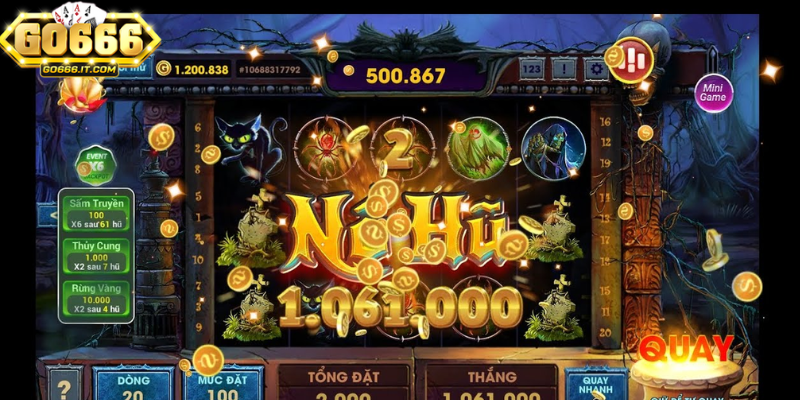Adjust the MỨC ĐẶT bet level

[222, 383]
